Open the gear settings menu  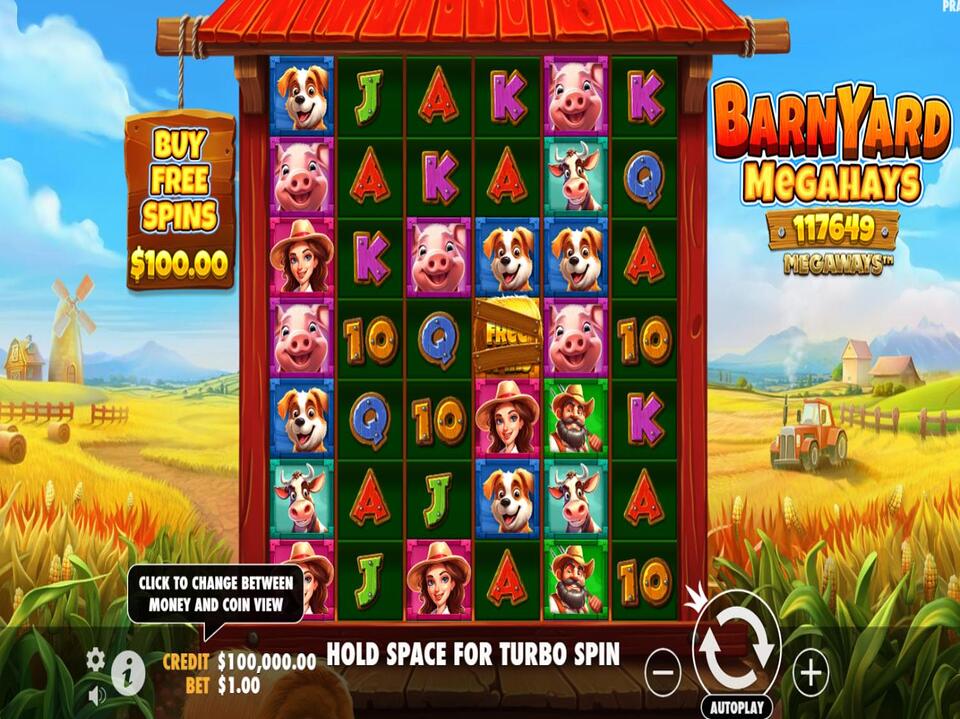click(x=95, y=658)
